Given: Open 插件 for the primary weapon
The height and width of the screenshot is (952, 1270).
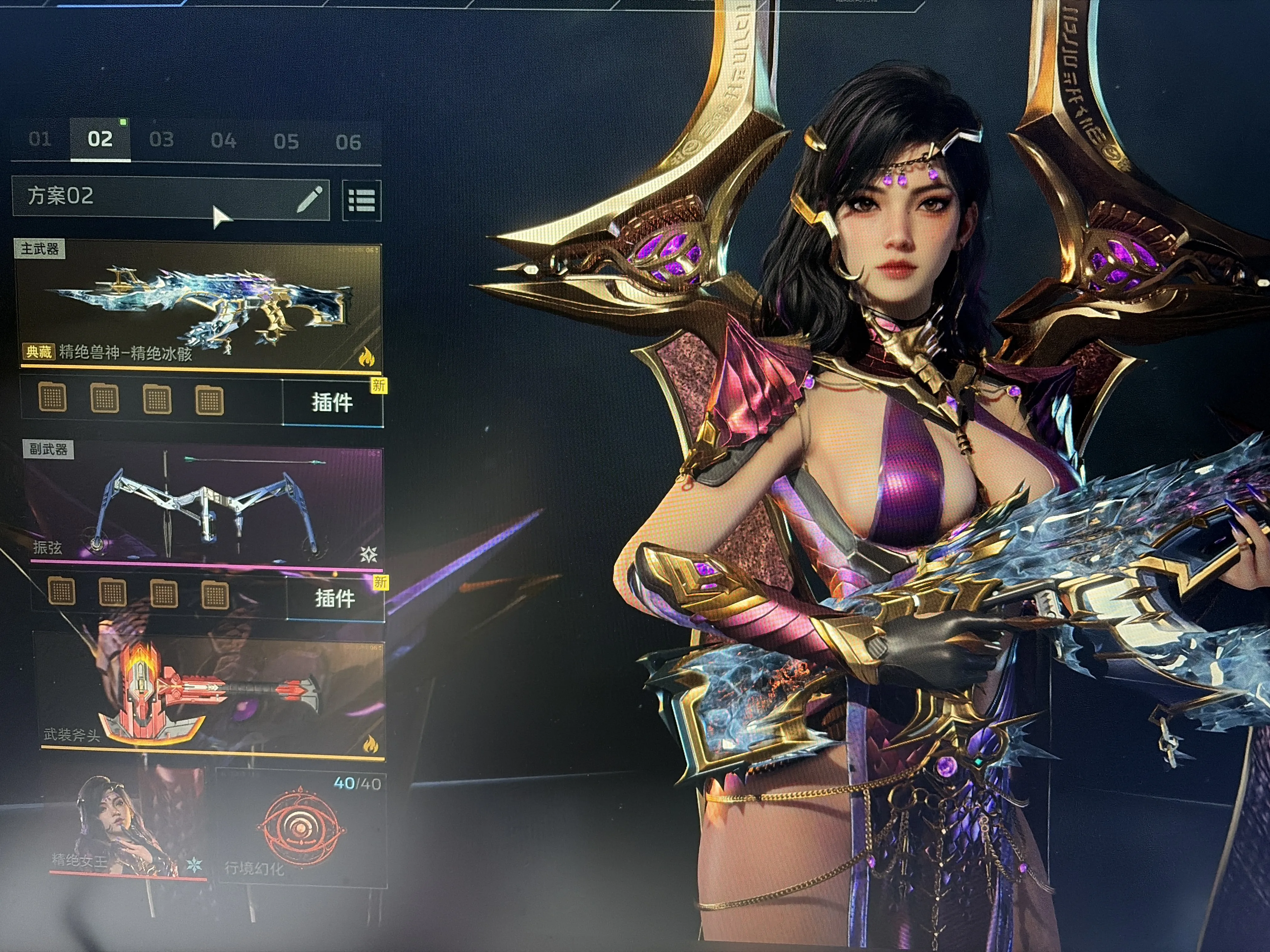Looking at the screenshot, I should pos(332,402).
